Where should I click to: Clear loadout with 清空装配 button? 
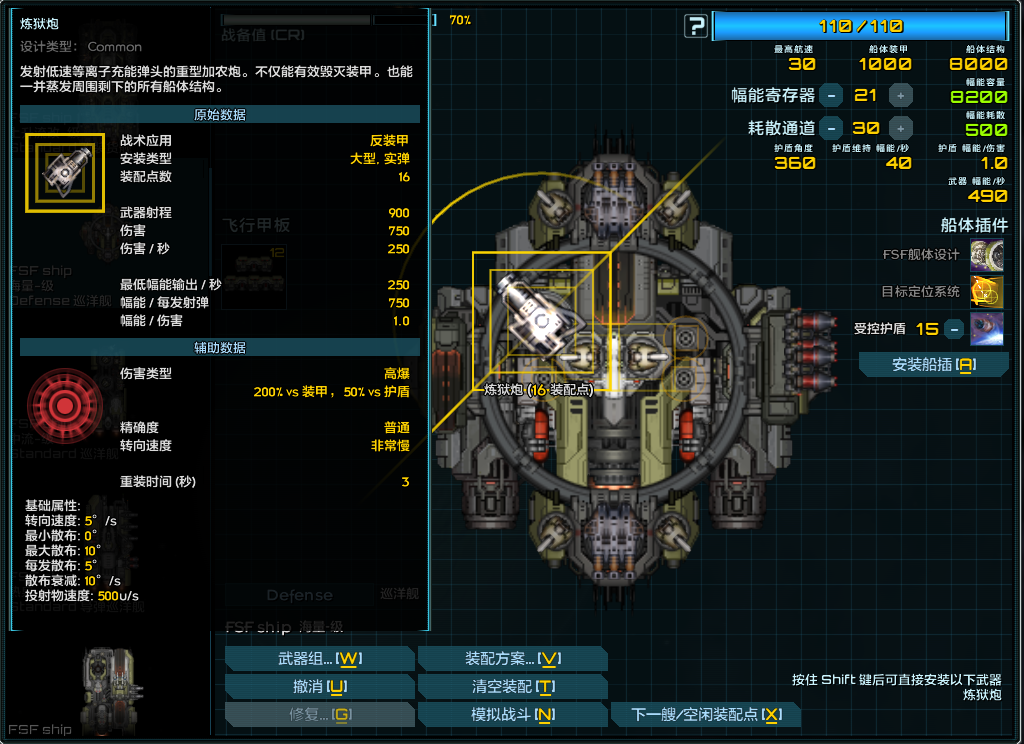click(x=512, y=686)
